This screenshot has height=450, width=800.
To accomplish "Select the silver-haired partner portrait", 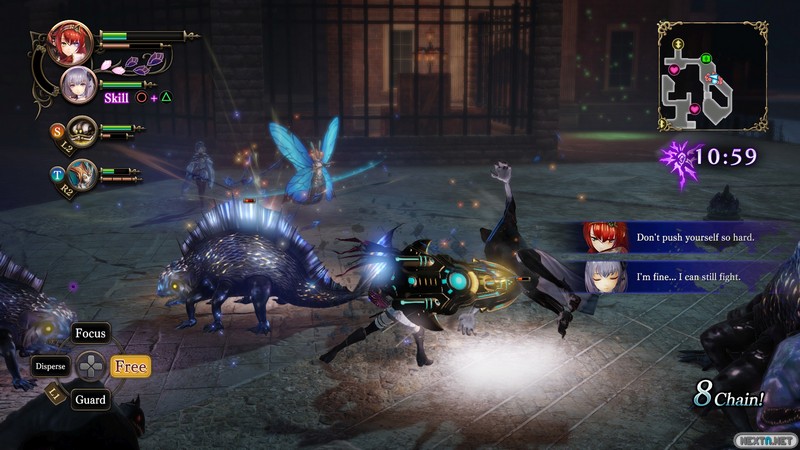I will pyautogui.click(x=79, y=86).
